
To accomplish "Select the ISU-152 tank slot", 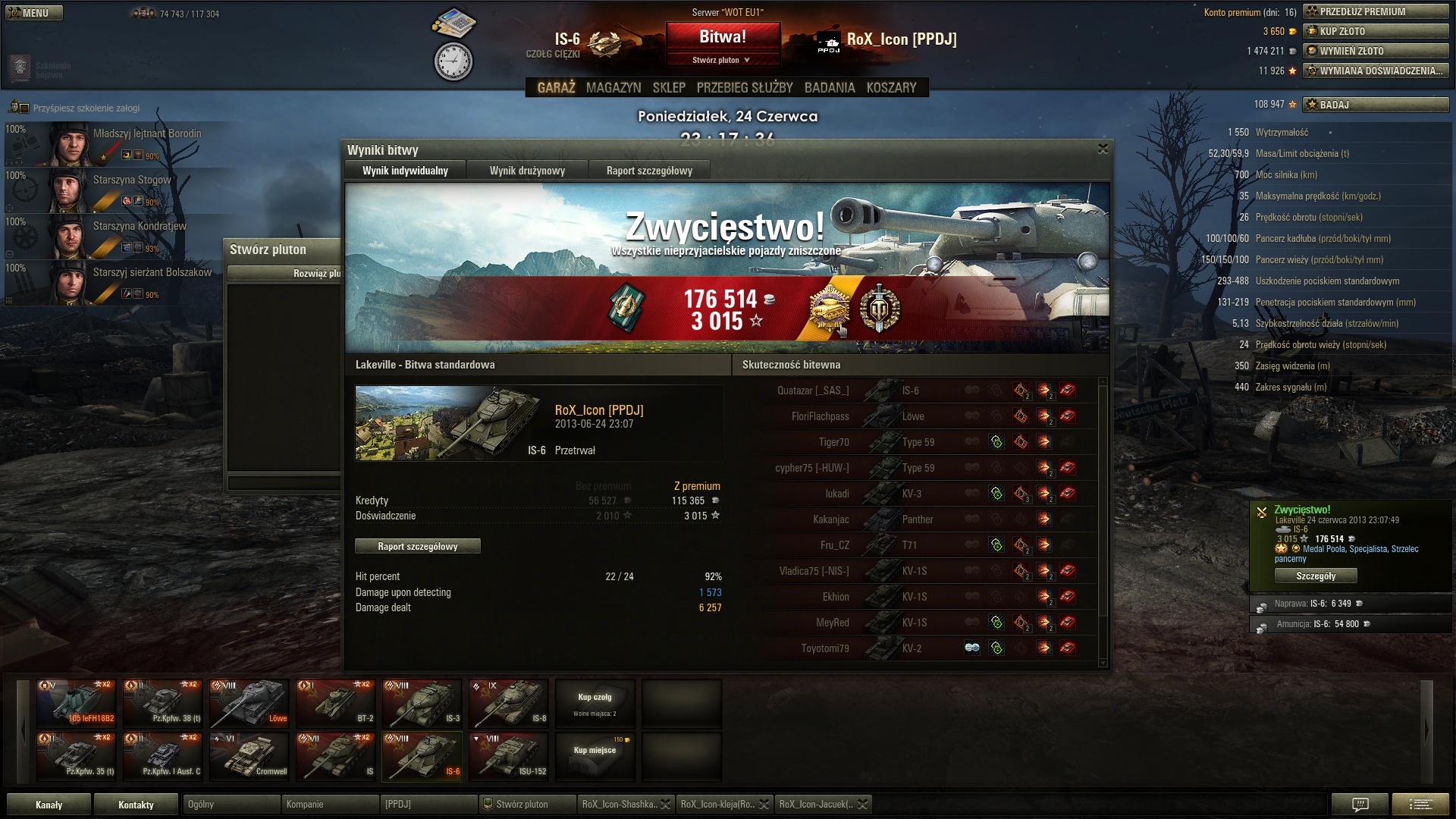I will click(x=509, y=756).
